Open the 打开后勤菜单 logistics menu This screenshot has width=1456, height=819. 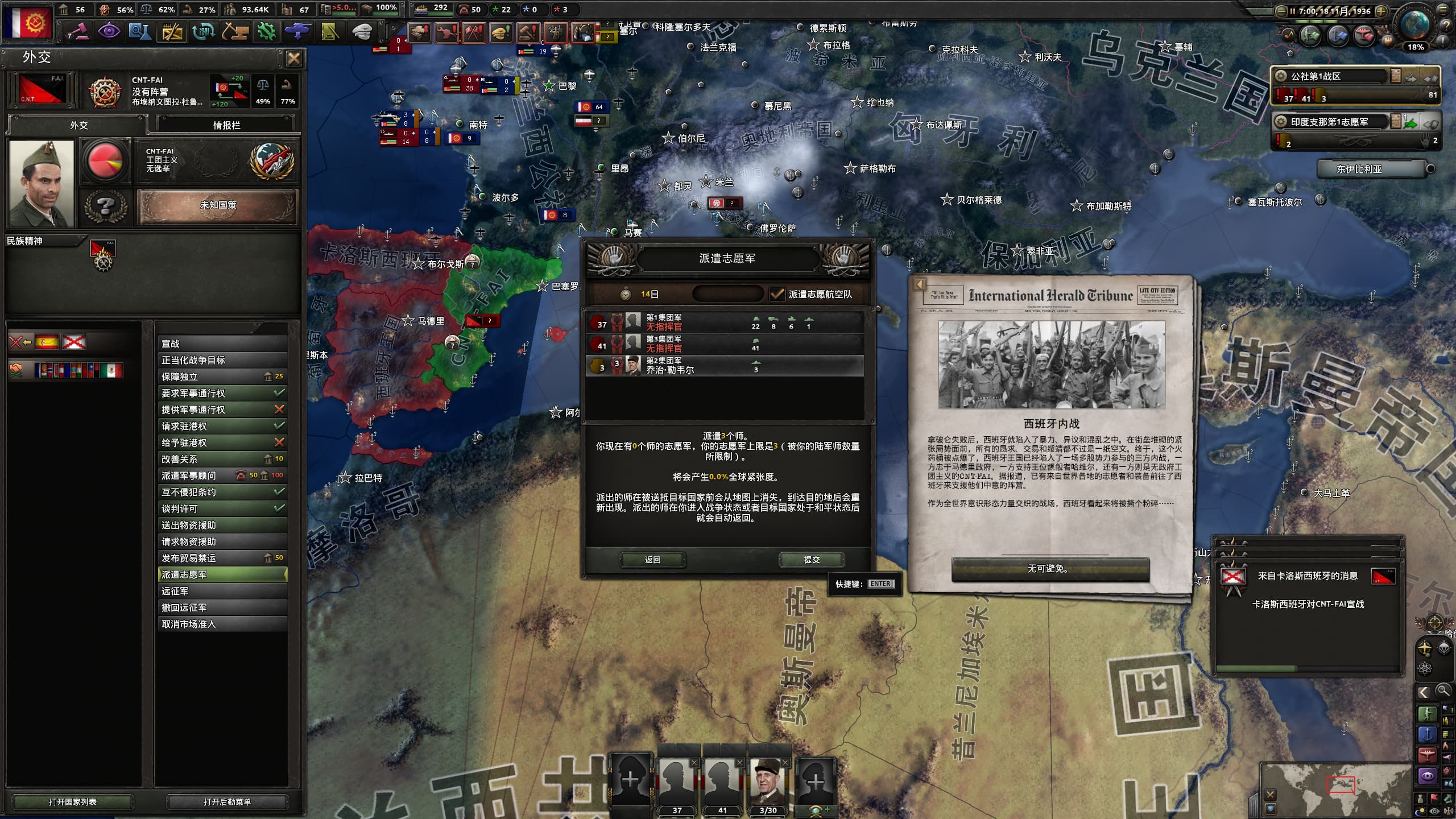[x=227, y=802]
